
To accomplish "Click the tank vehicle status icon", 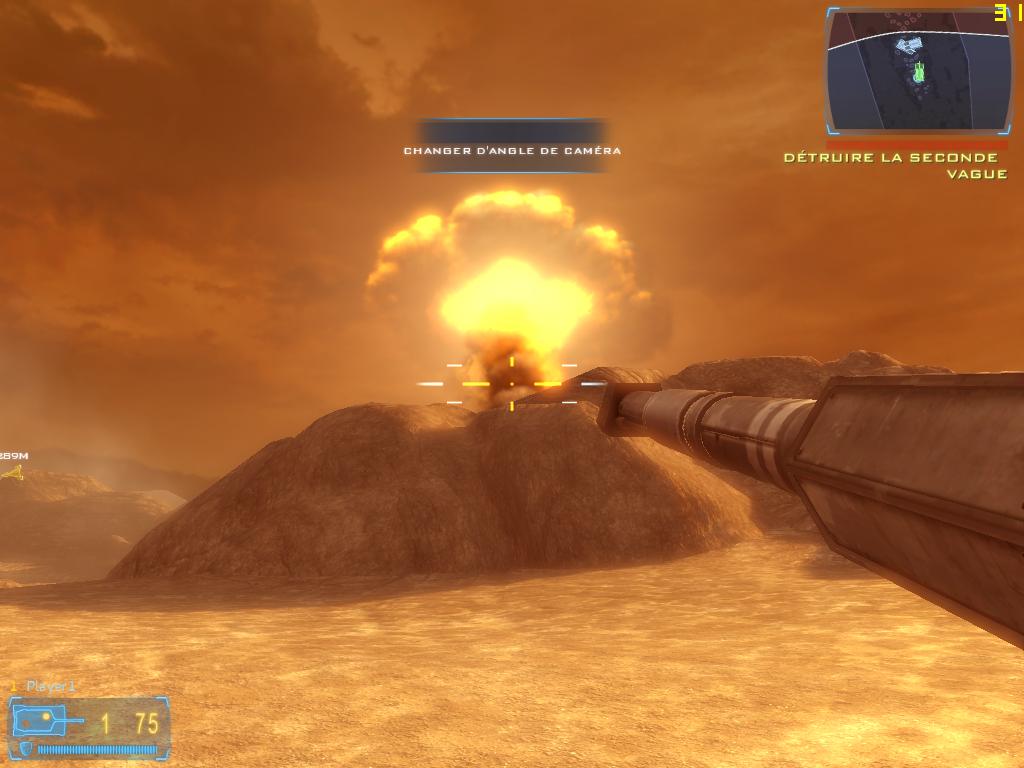I will (47, 720).
